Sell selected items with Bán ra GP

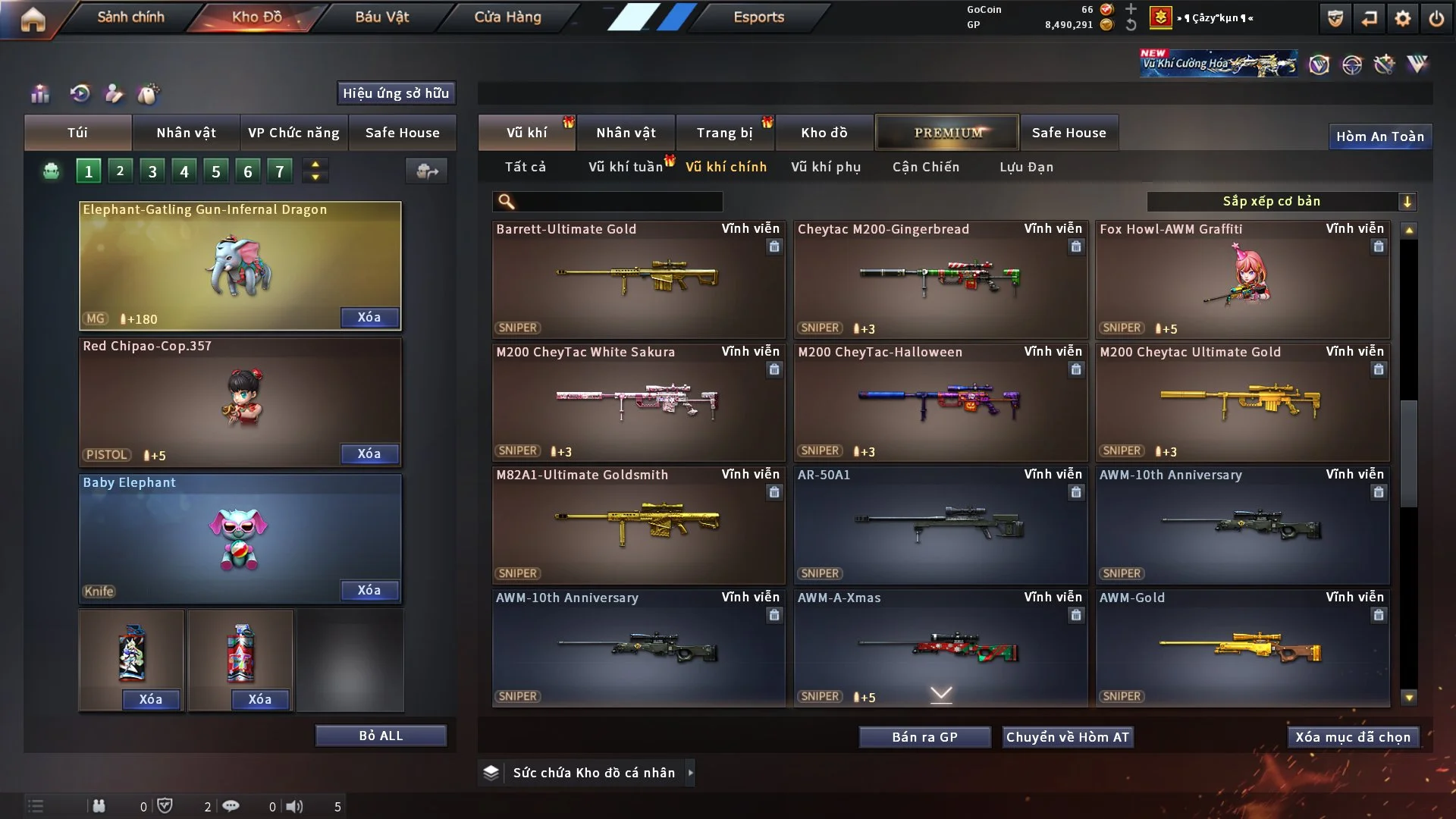coord(924,737)
